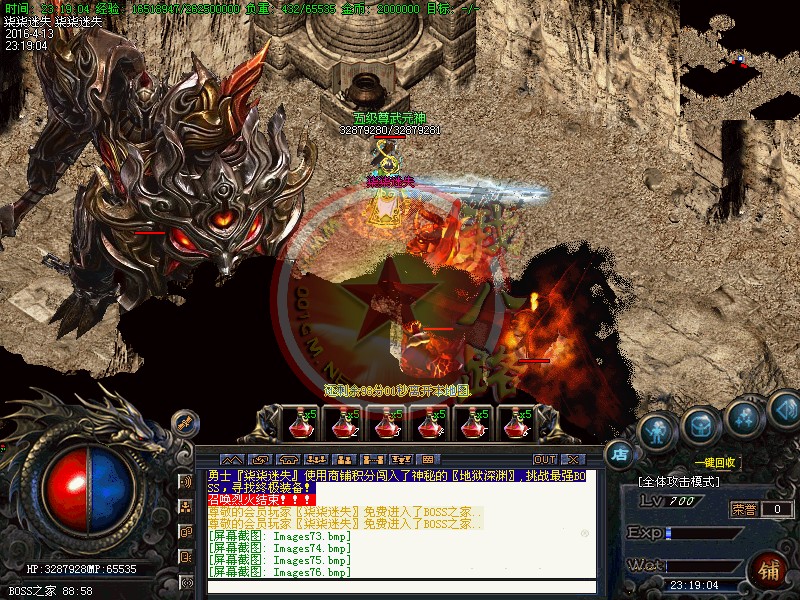This screenshot has height=600, width=800.
Task: Open the 店 shop round button
Action: 619,453
